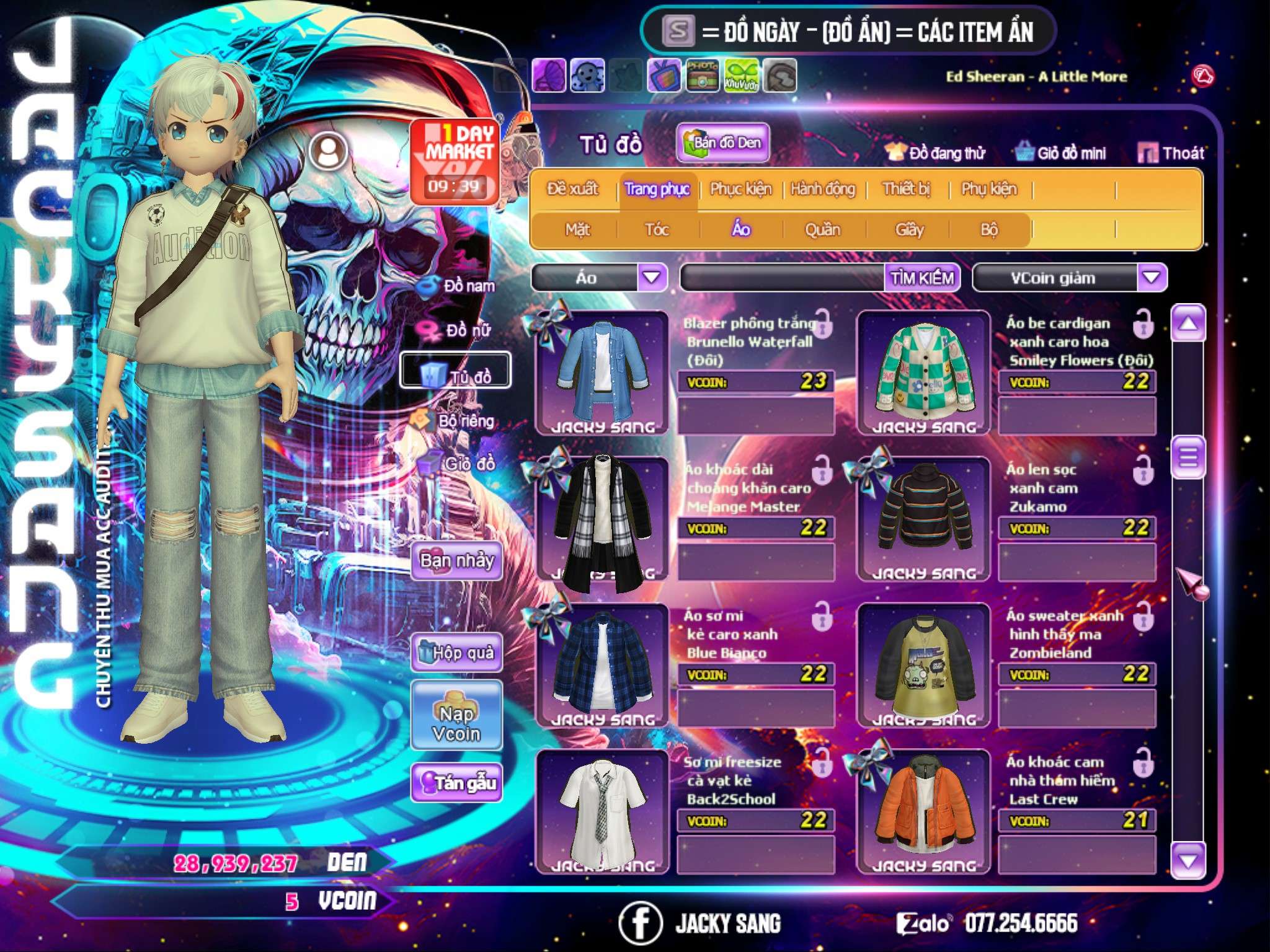Open the Giầy subcategory
Image resolution: width=1270 pixels, height=952 pixels.
909,230
